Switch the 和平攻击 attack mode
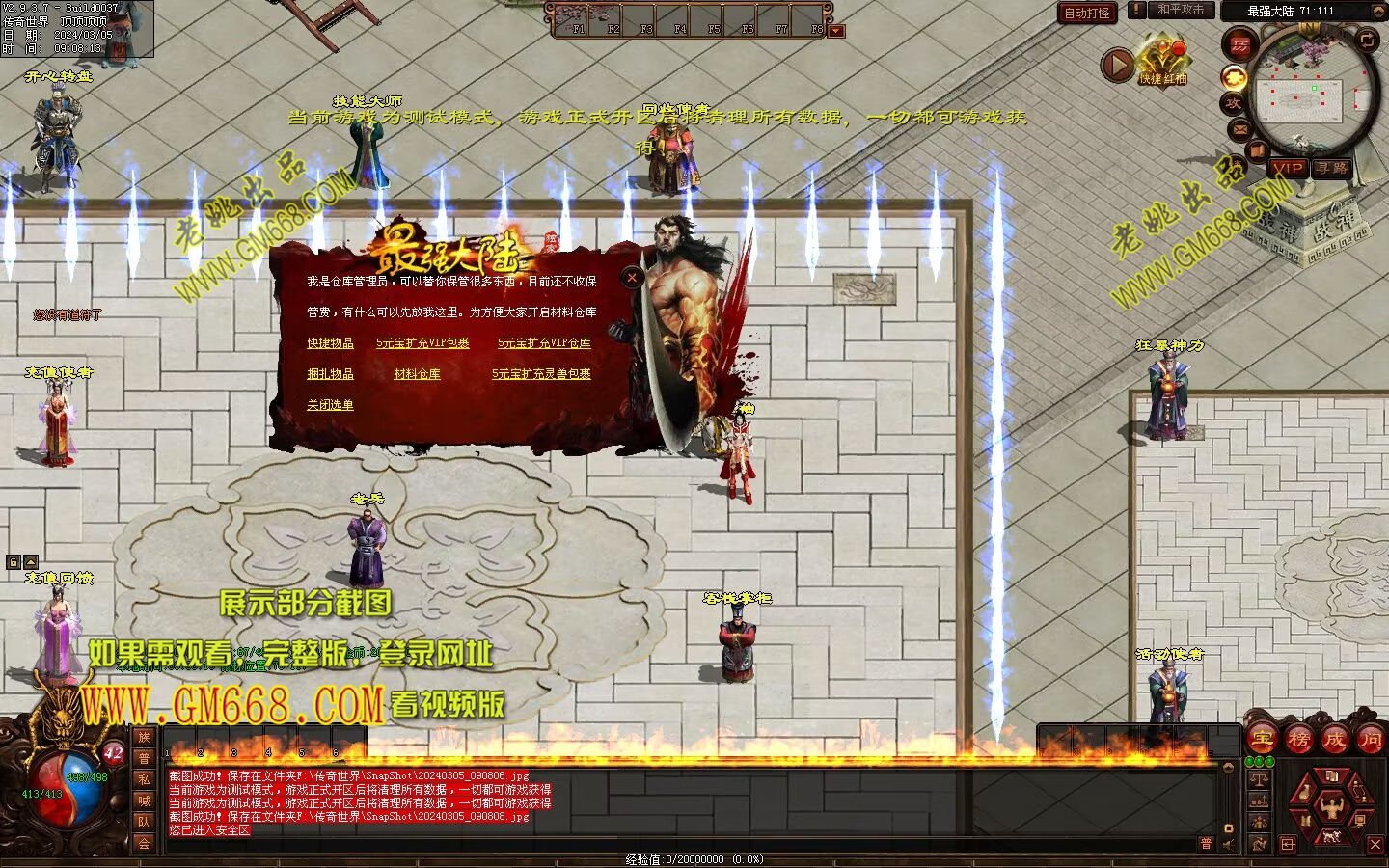The image size is (1389, 868). (x=1181, y=10)
